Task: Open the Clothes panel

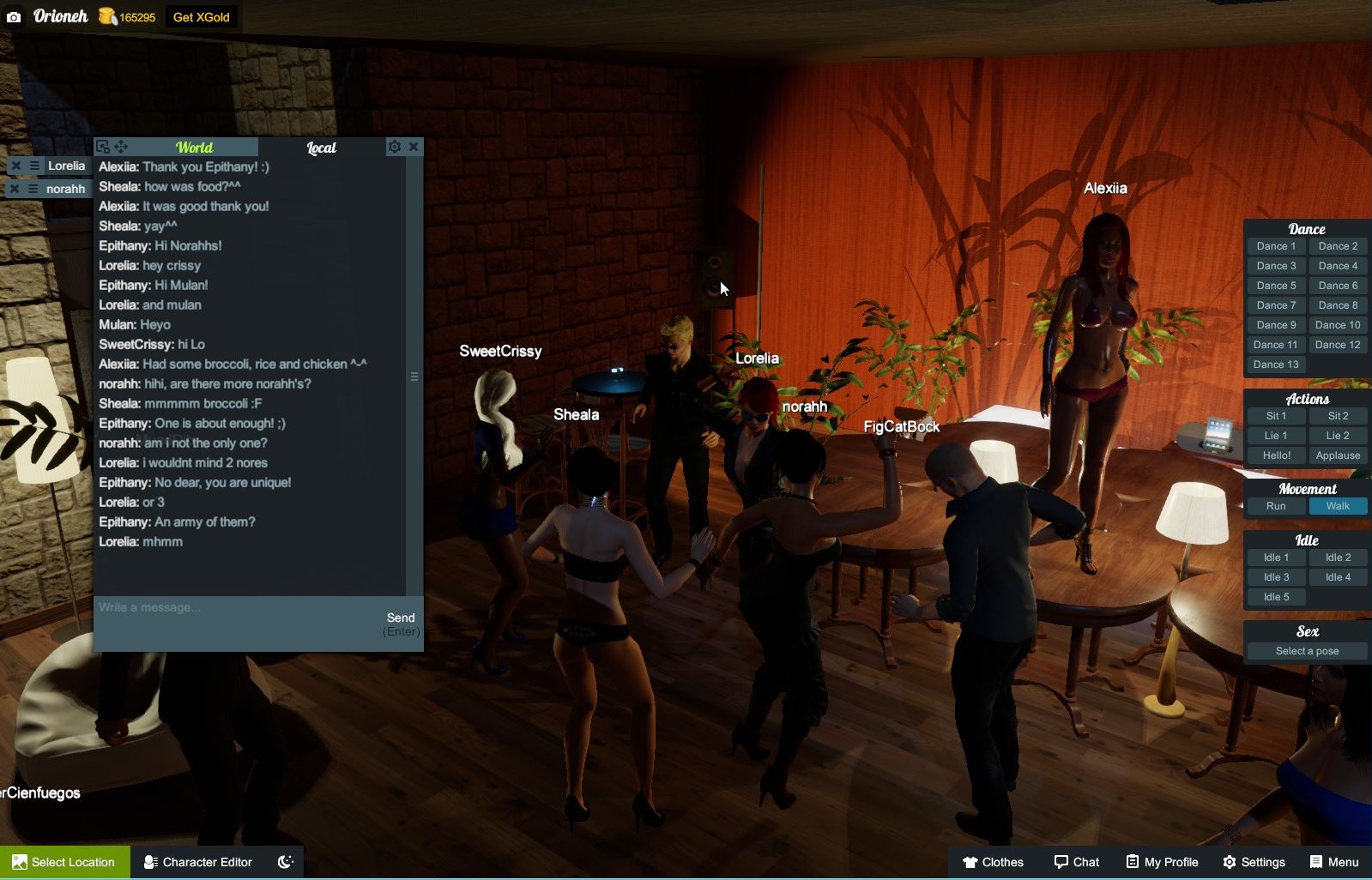Action: 993,862
